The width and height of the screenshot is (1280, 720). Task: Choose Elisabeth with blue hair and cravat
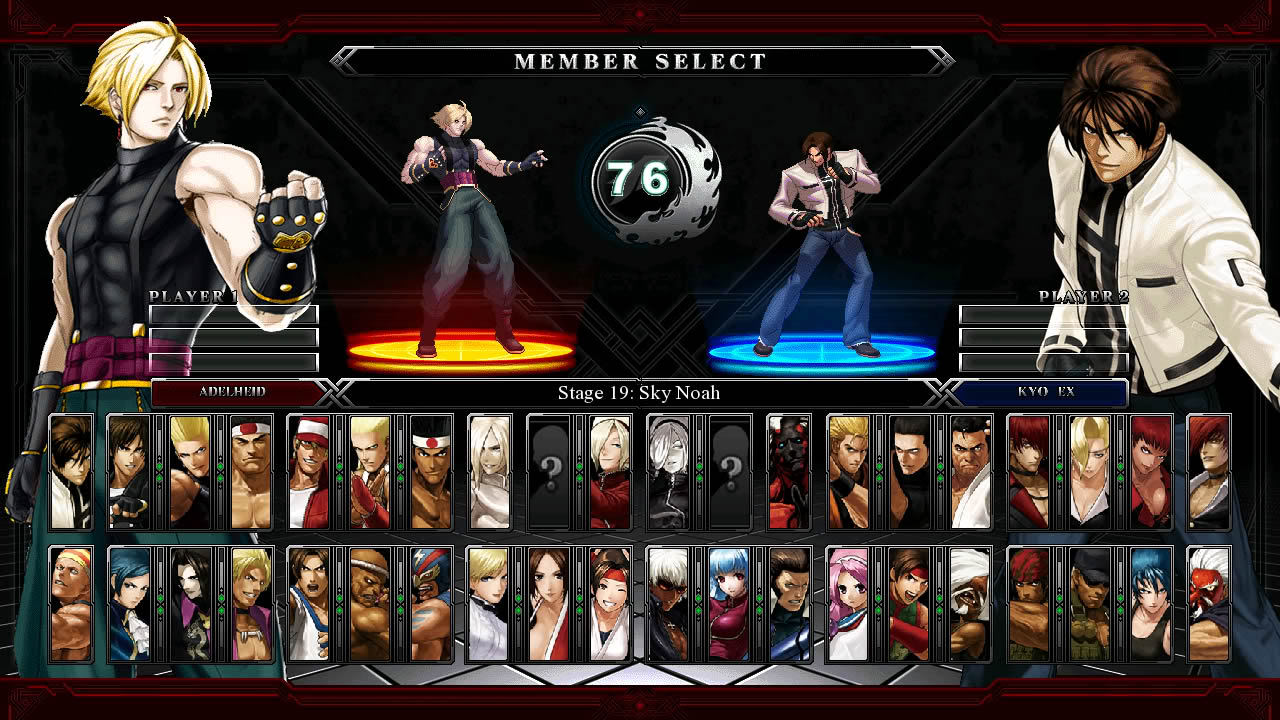(x=129, y=604)
